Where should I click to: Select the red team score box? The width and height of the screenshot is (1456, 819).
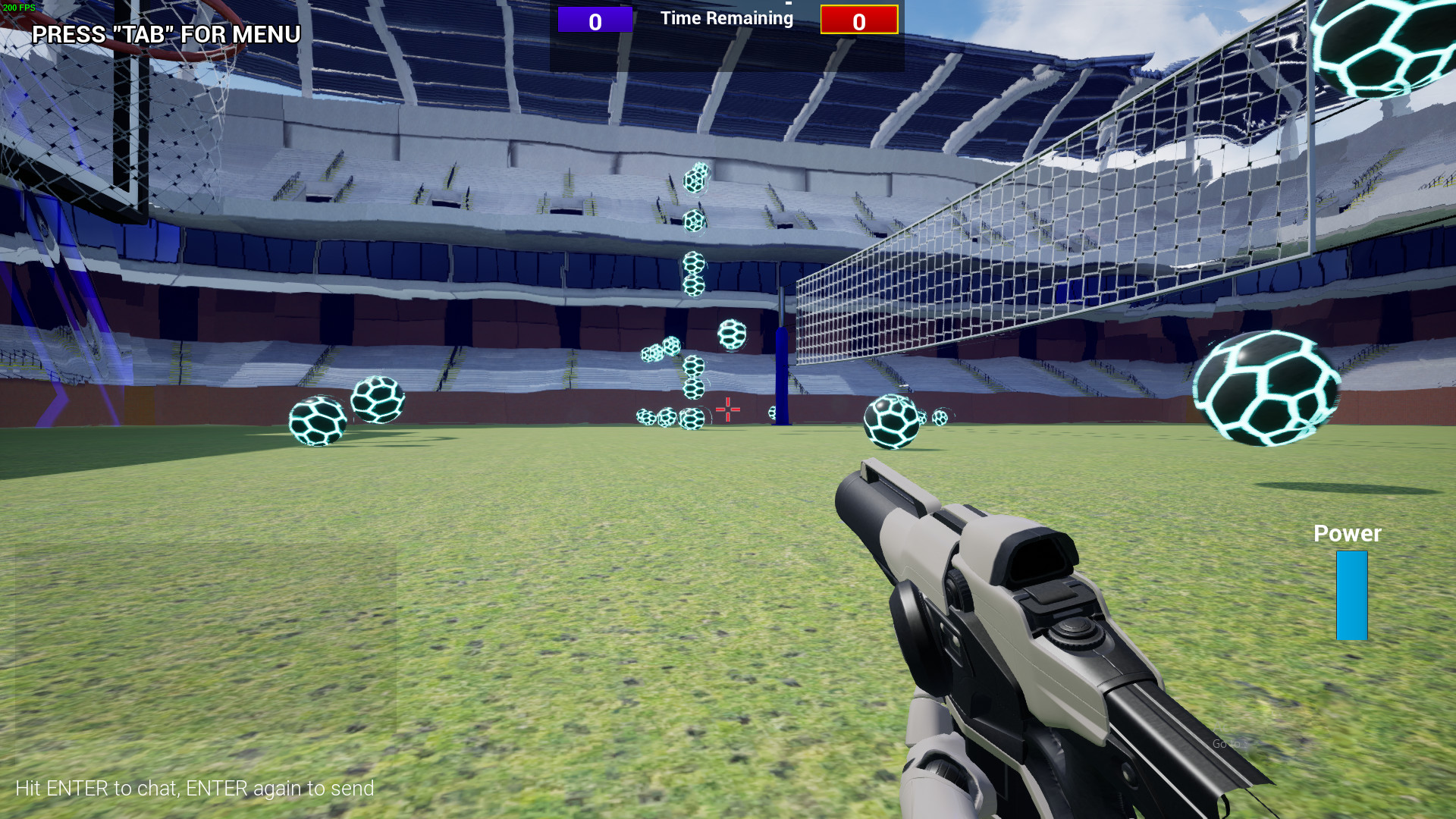(x=858, y=21)
